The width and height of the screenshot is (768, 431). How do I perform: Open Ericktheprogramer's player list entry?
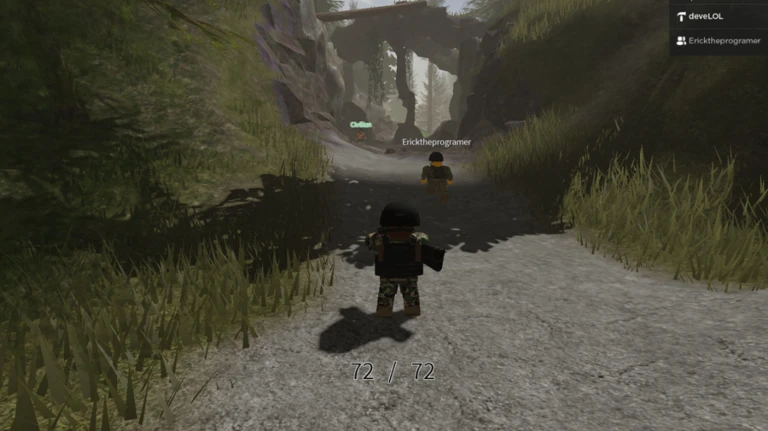point(719,41)
